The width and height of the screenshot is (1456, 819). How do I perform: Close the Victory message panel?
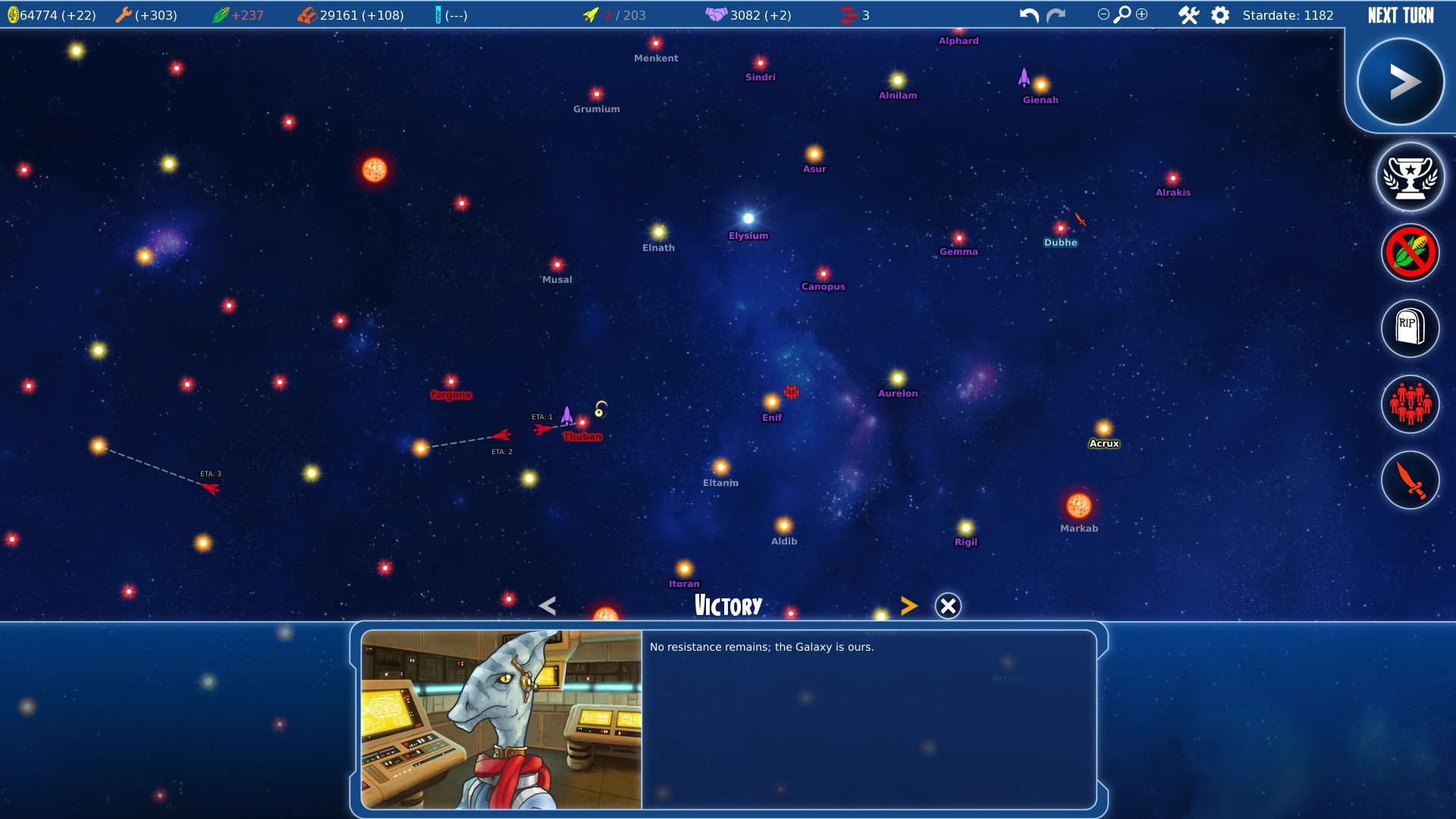[x=948, y=606]
